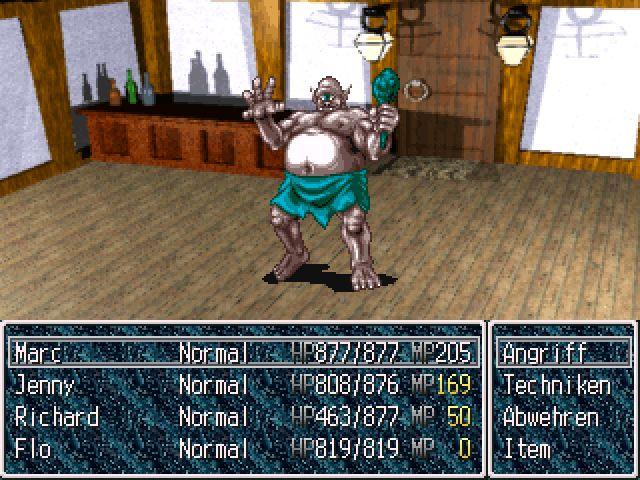Open the Item menu
This screenshot has width=640, height=480.
pos(527,448)
